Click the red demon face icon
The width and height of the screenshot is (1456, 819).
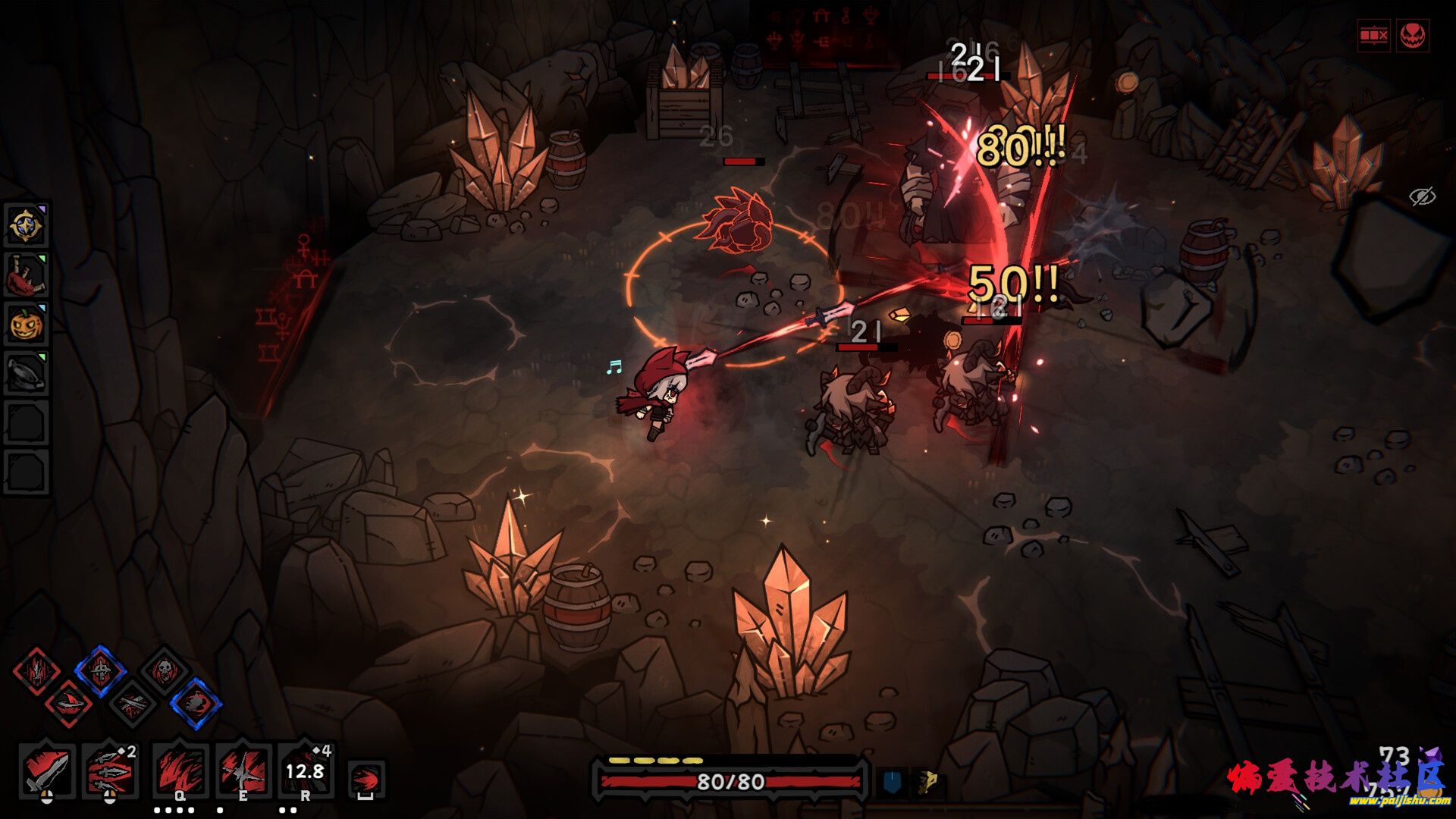pyautogui.click(x=1412, y=36)
